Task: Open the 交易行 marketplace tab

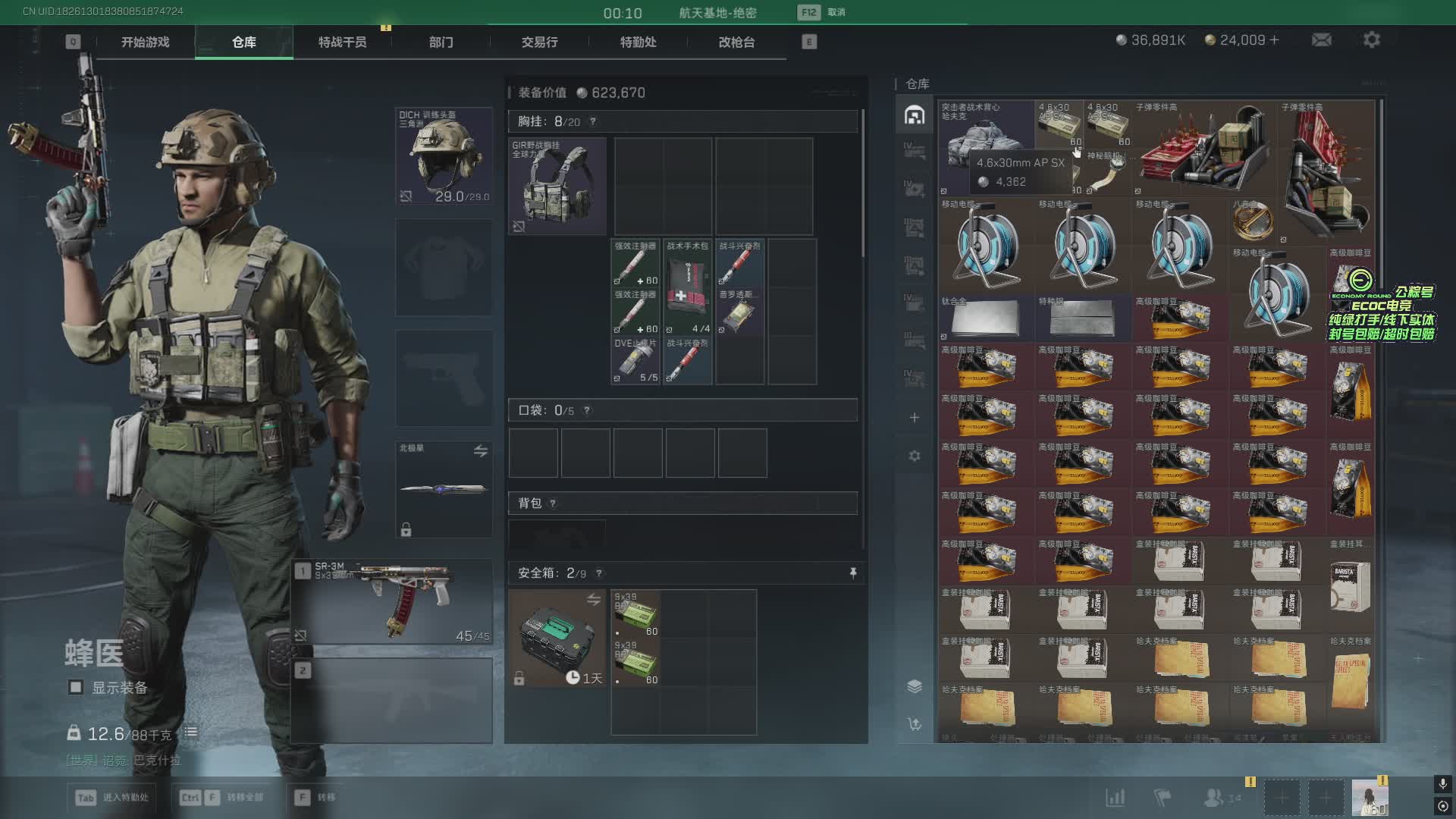Action: coord(539,42)
